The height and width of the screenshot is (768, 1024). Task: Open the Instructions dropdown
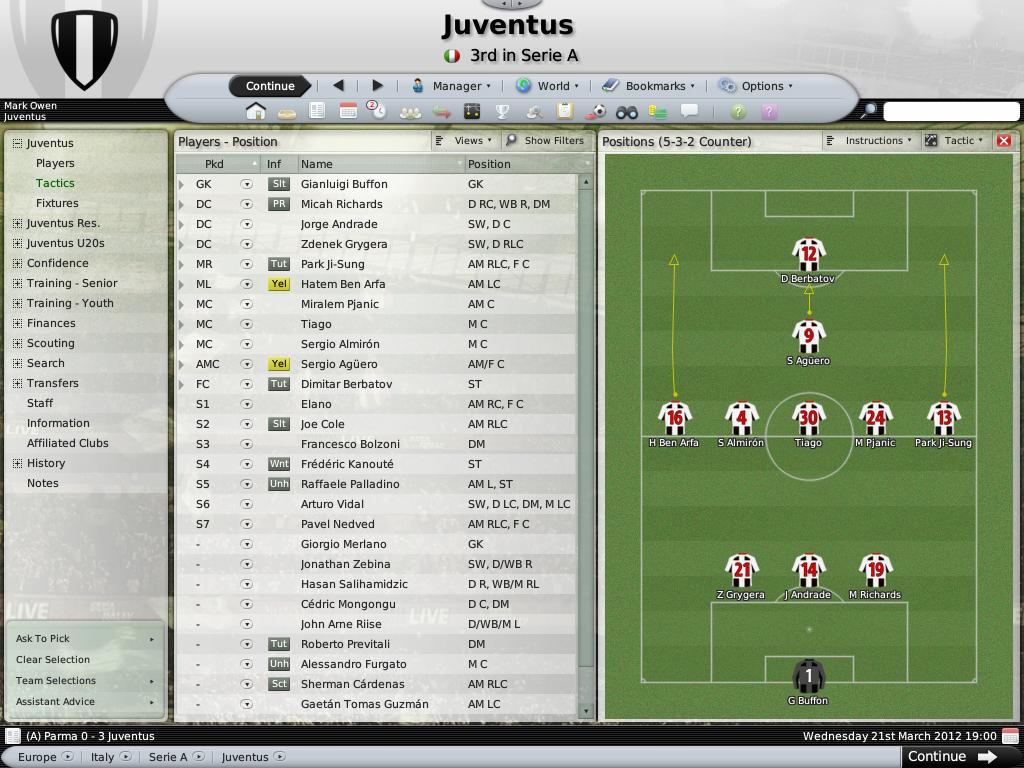coord(870,141)
